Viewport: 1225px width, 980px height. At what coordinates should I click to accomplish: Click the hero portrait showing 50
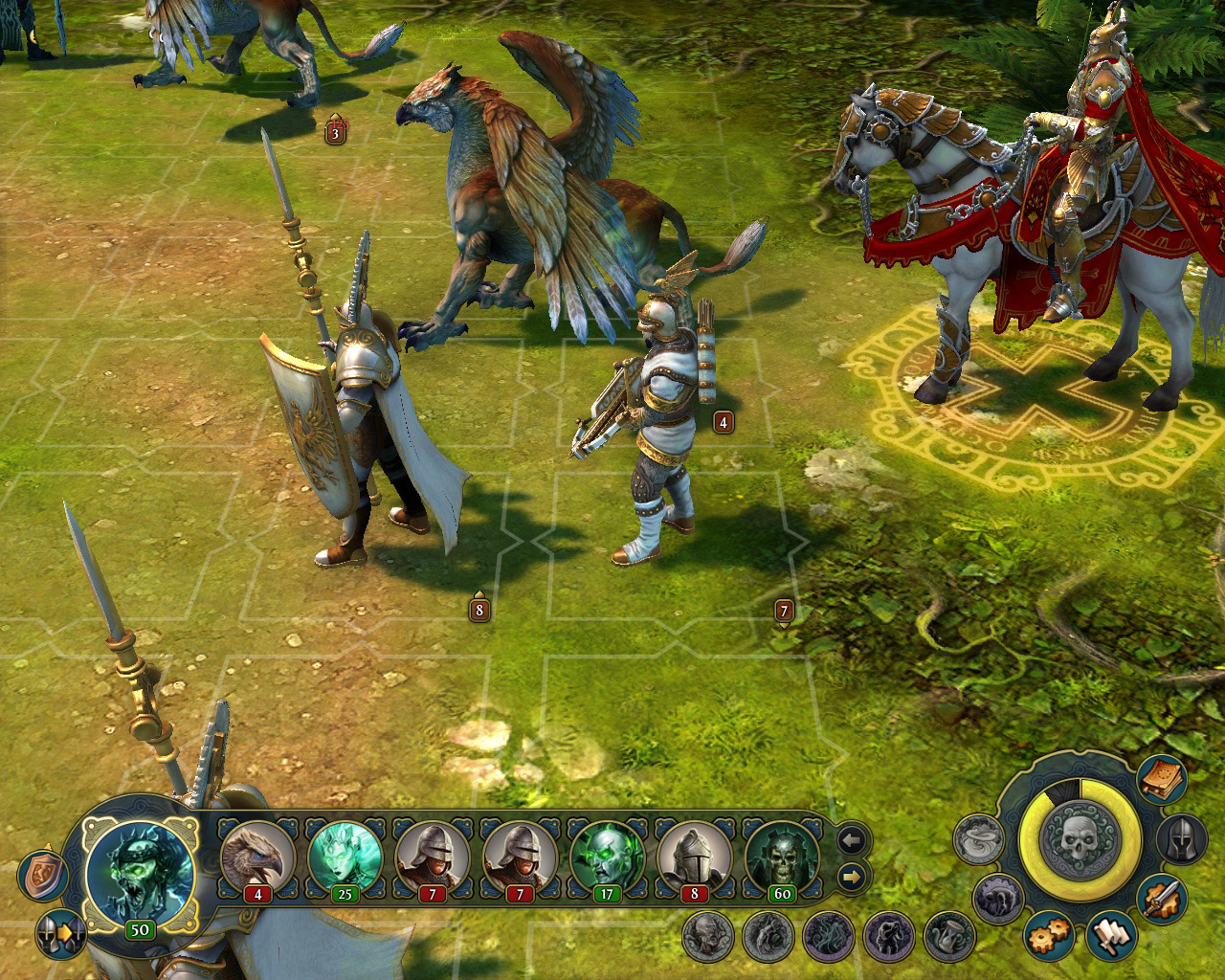pos(139,866)
